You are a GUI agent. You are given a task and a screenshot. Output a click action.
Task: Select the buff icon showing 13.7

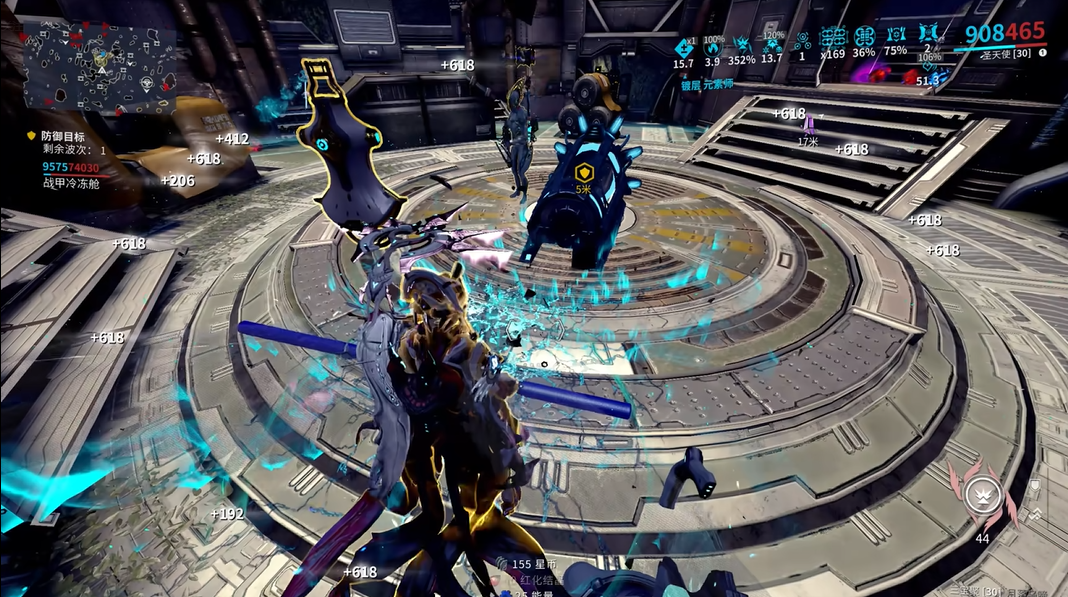[x=772, y=44]
